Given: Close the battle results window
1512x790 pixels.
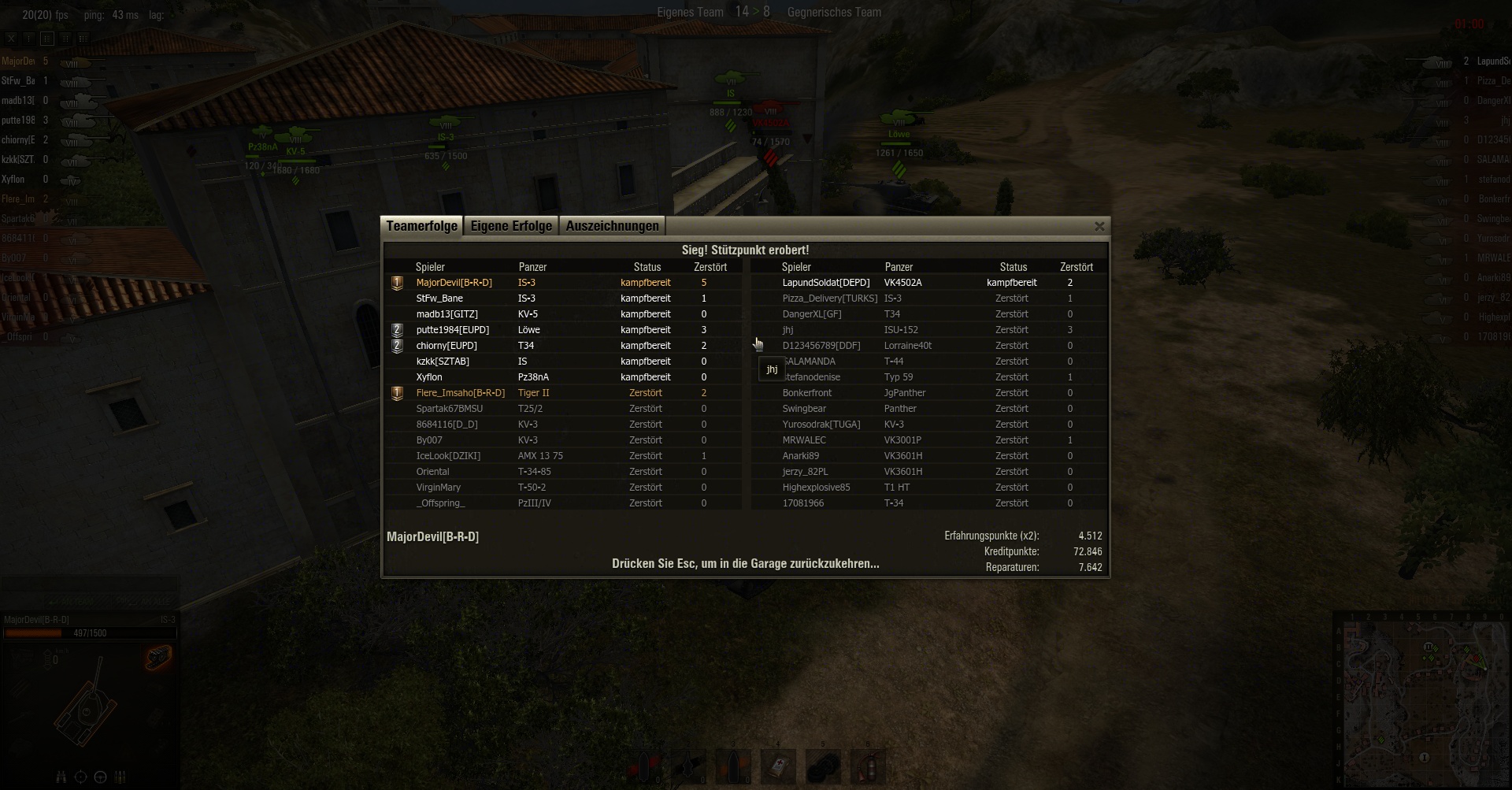Looking at the screenshot, I should tap(1099, 227).
